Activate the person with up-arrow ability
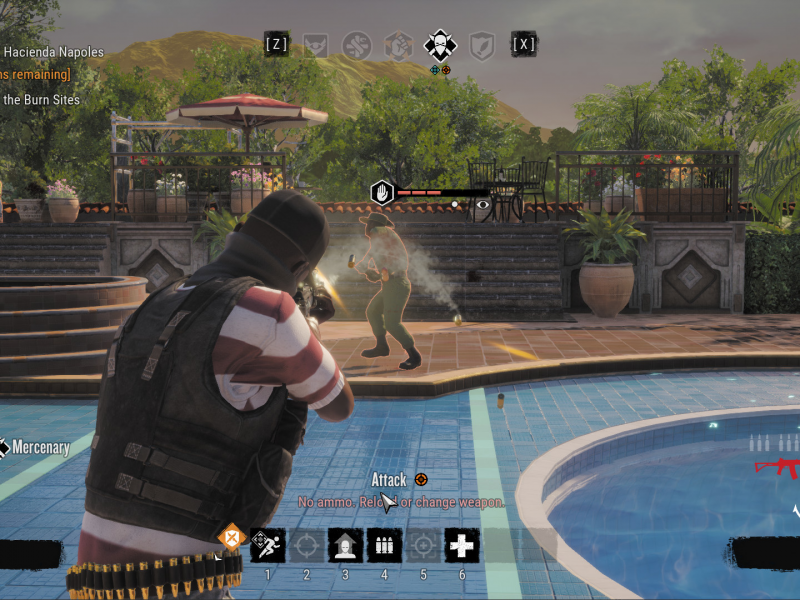Image resolution: width=800 pixels, height=600 pixels. tap(345, 545)
